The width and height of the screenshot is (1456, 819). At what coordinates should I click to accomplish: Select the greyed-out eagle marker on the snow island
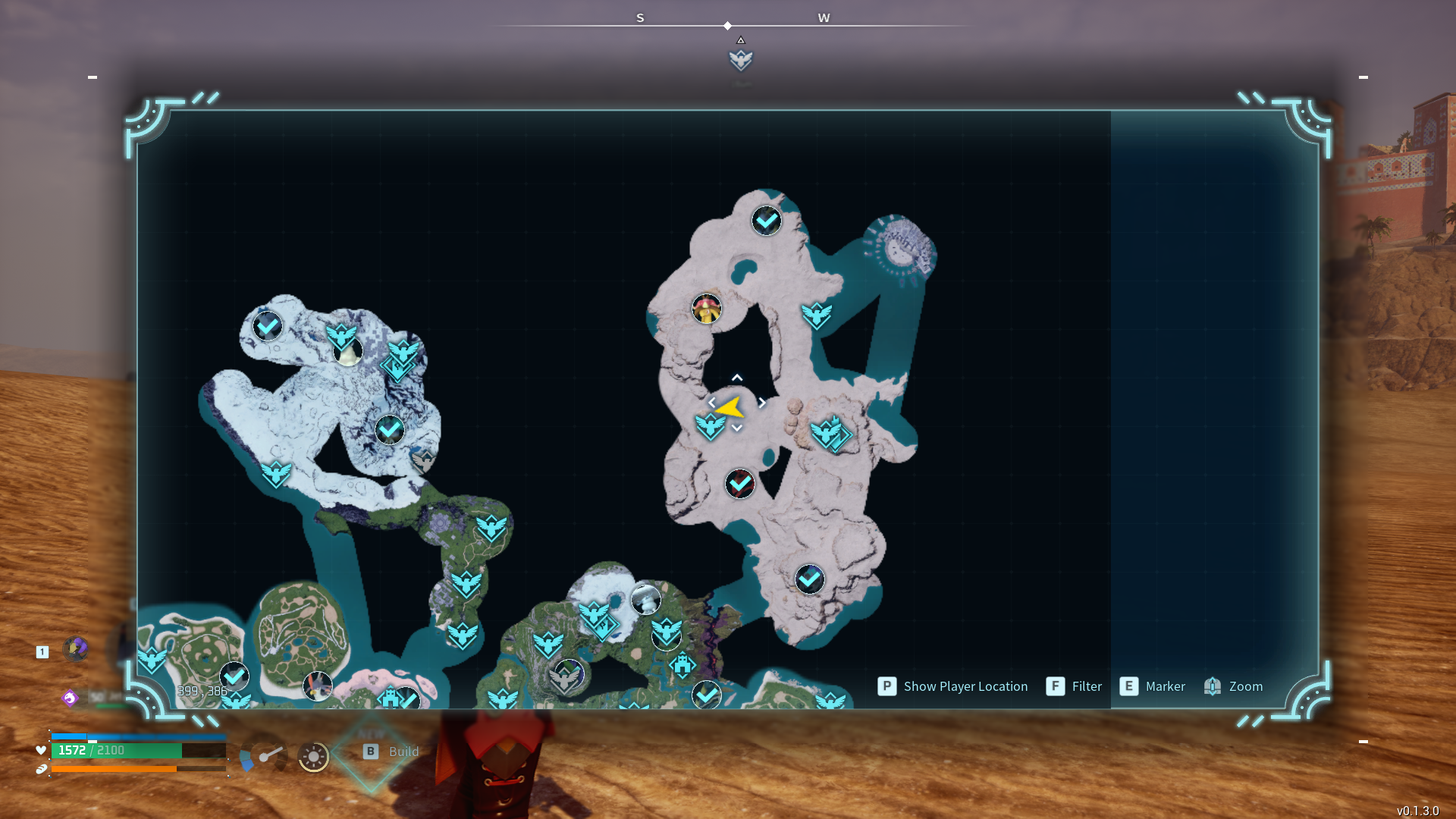pyautogui.click(x=423, y=460)
